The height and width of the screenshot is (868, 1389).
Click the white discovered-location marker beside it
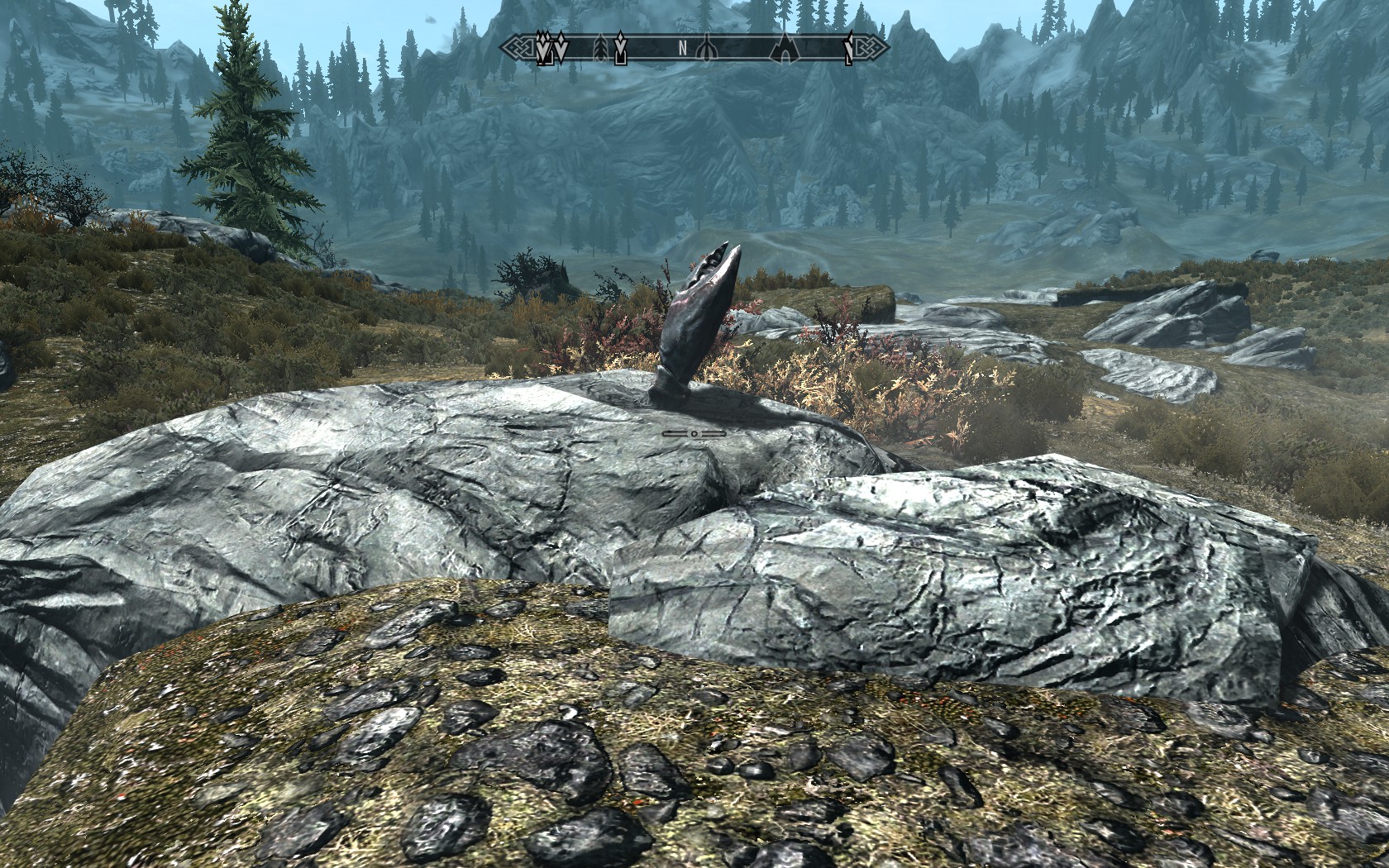[562, 50]
